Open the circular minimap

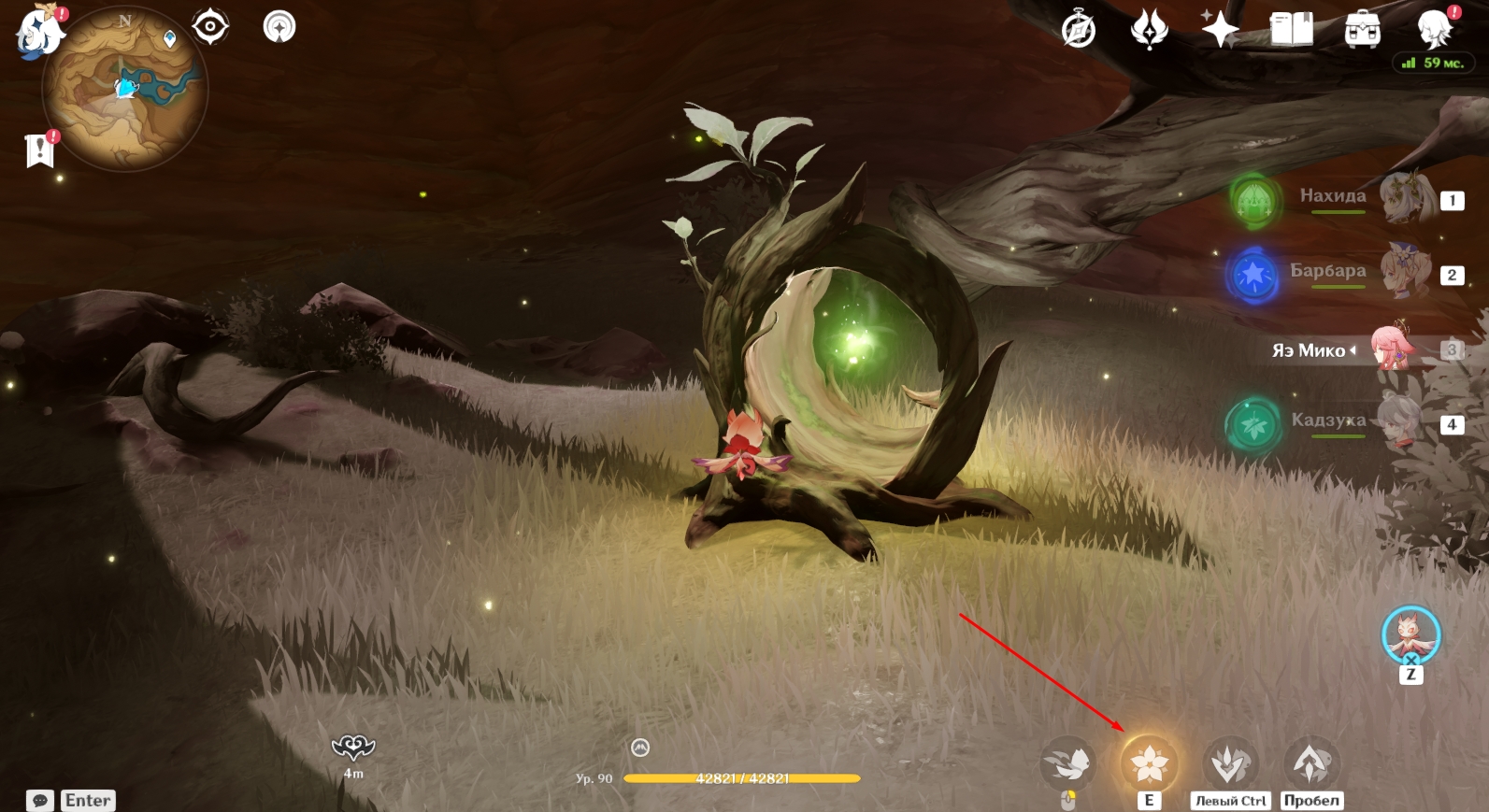click(x=125, y=90)
